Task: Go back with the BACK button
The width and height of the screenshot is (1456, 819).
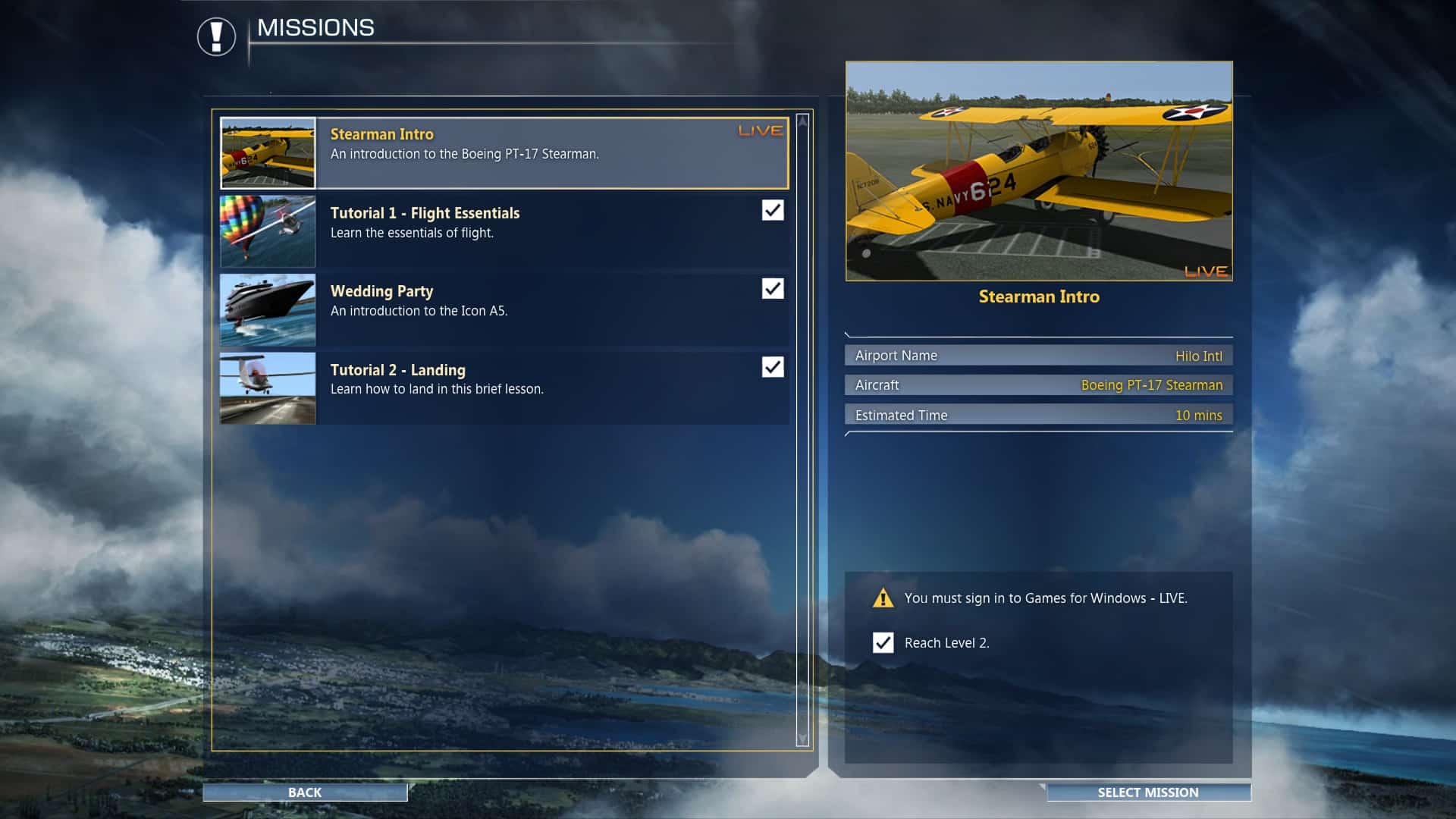Action: coord(305,792)
